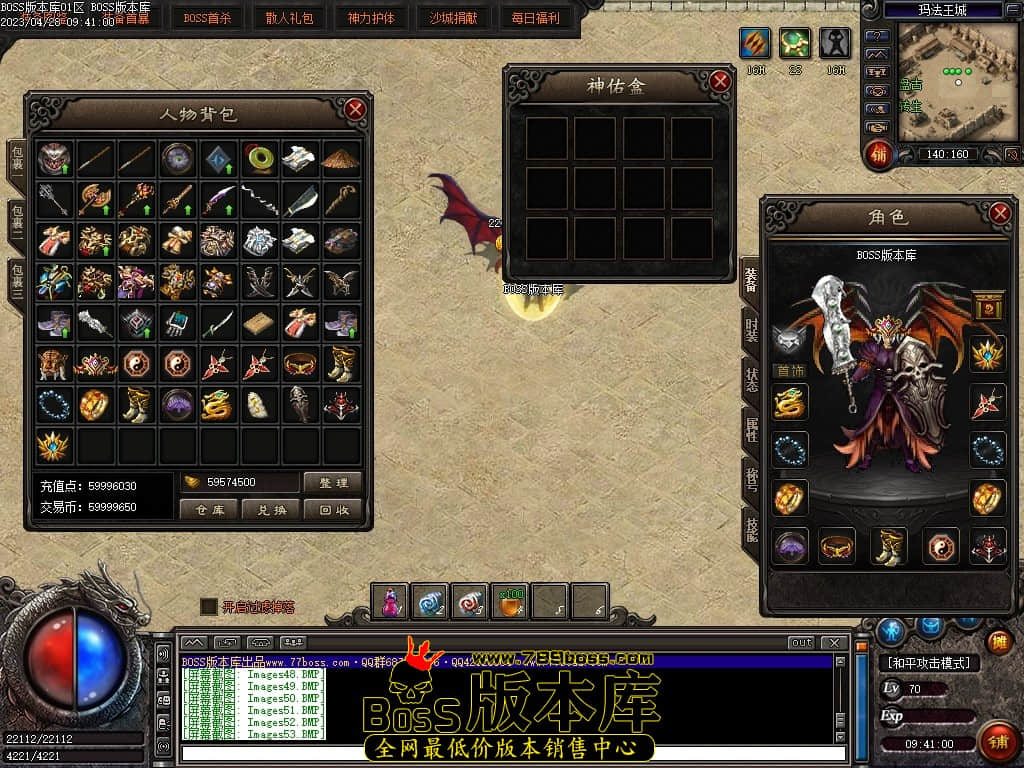Select the straw hat item in the bag
The height and width of the screenshot is (768, 1024).
tap(342, 157)
